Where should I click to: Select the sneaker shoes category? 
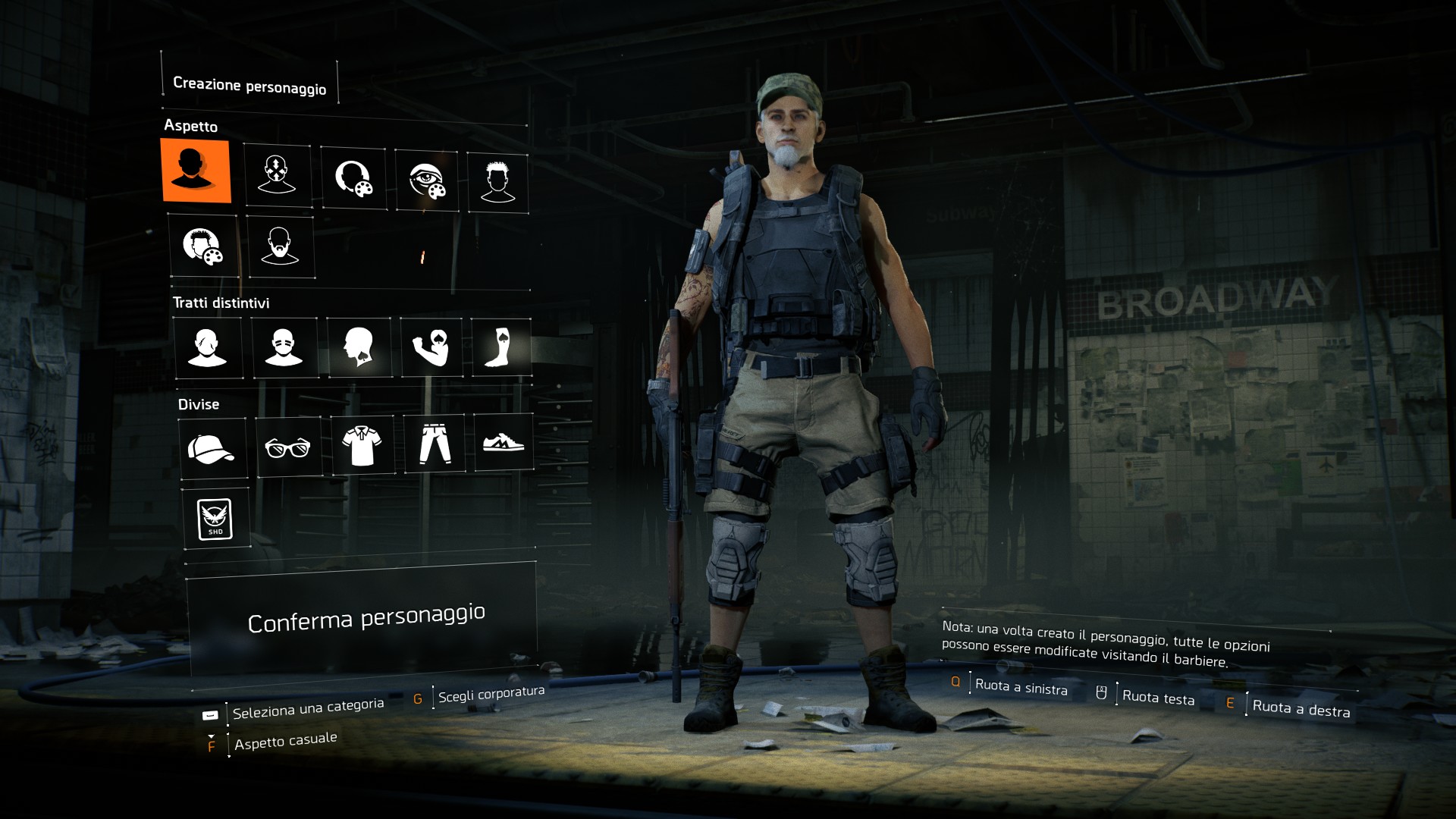504,442
